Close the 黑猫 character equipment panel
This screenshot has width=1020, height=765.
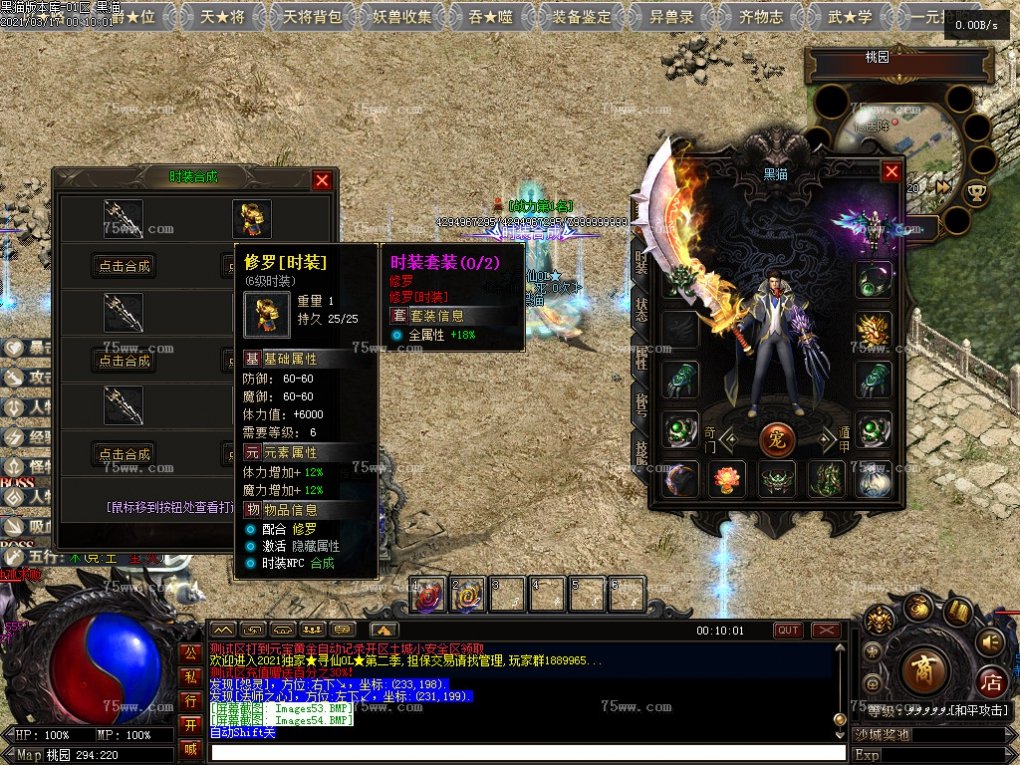point(891,172)
